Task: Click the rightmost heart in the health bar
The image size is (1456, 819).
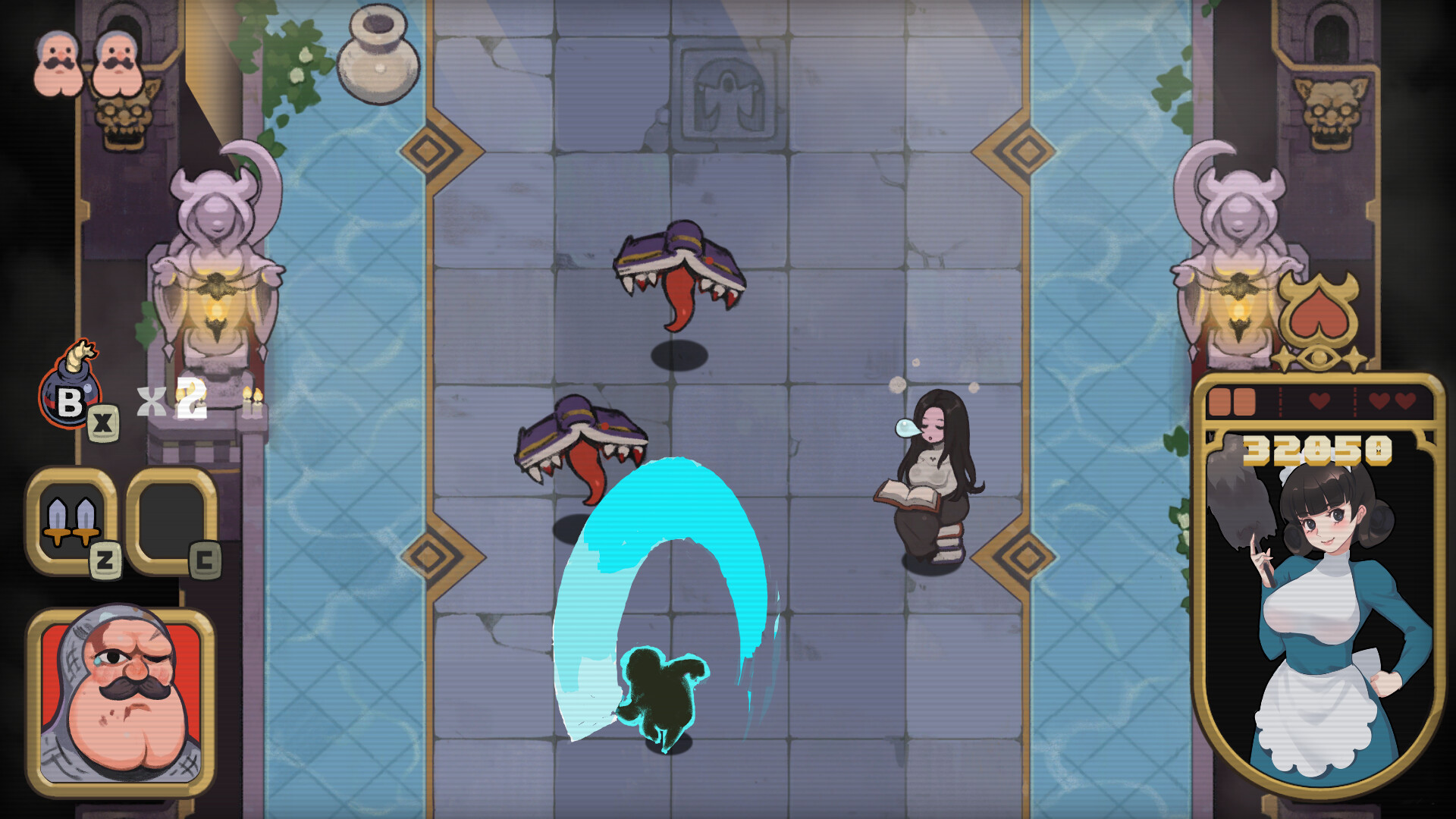Action: click(1405, 400)
